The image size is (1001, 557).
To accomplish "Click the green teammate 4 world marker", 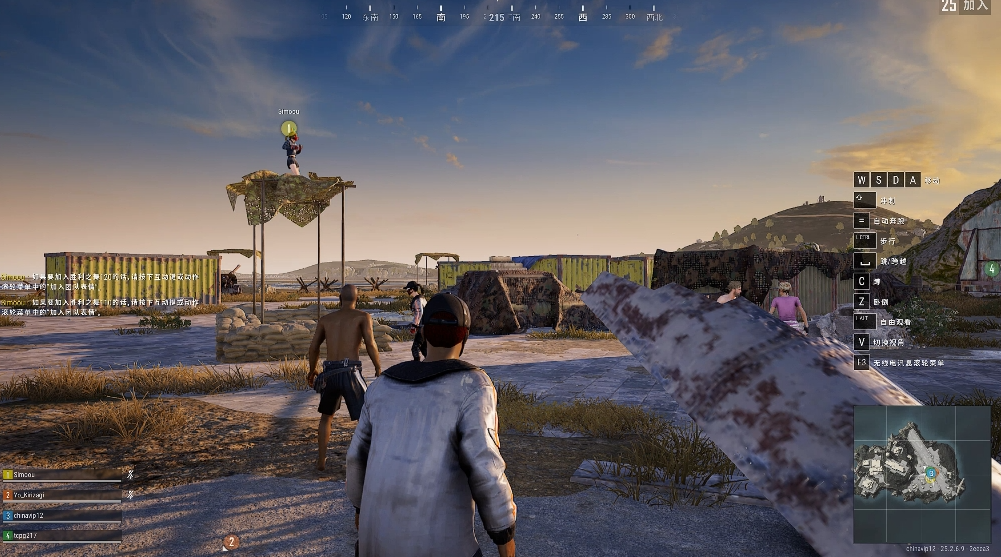I will (x=990, y=269).
